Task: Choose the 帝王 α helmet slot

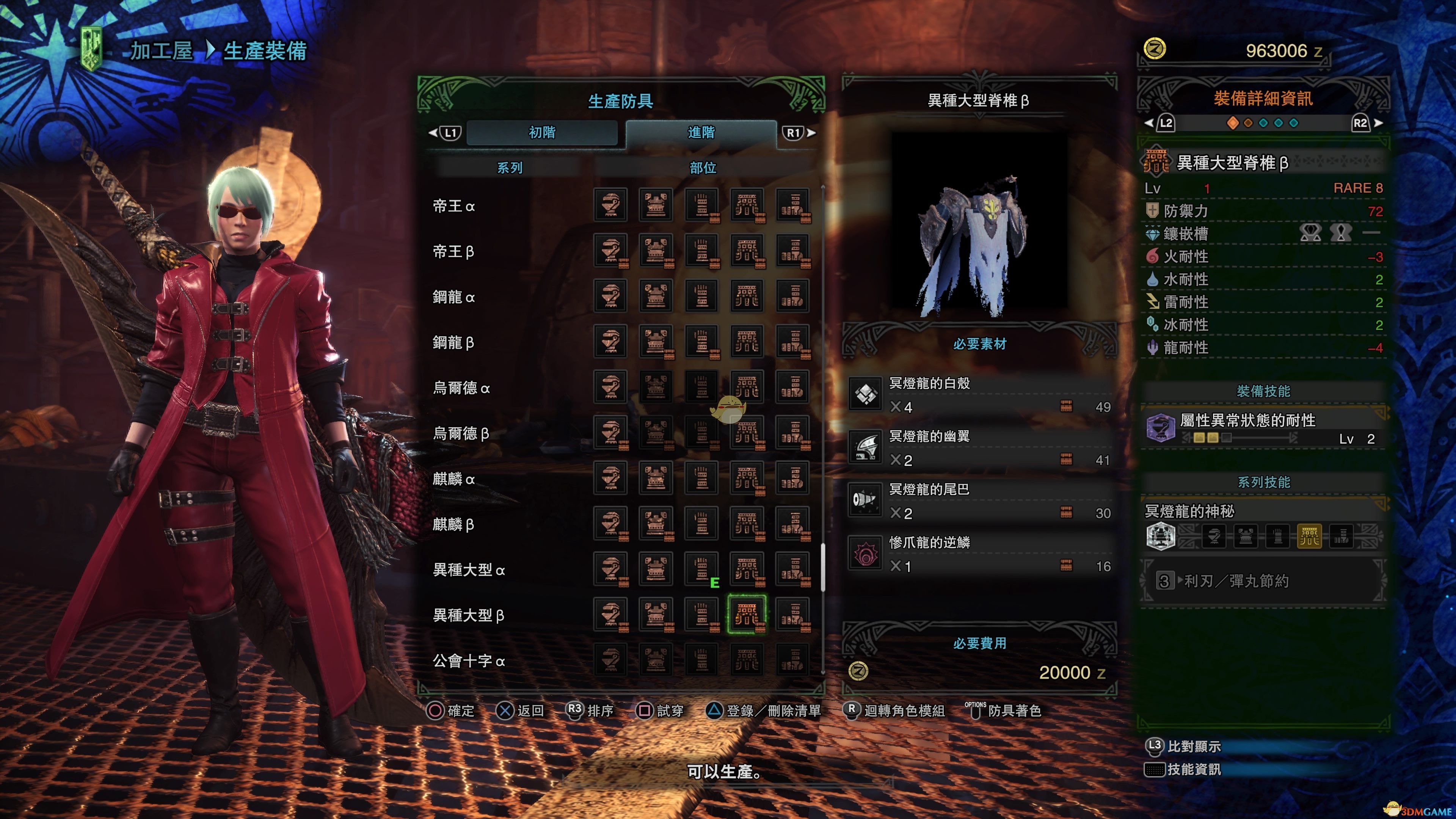Action: [x=610, y=205]
